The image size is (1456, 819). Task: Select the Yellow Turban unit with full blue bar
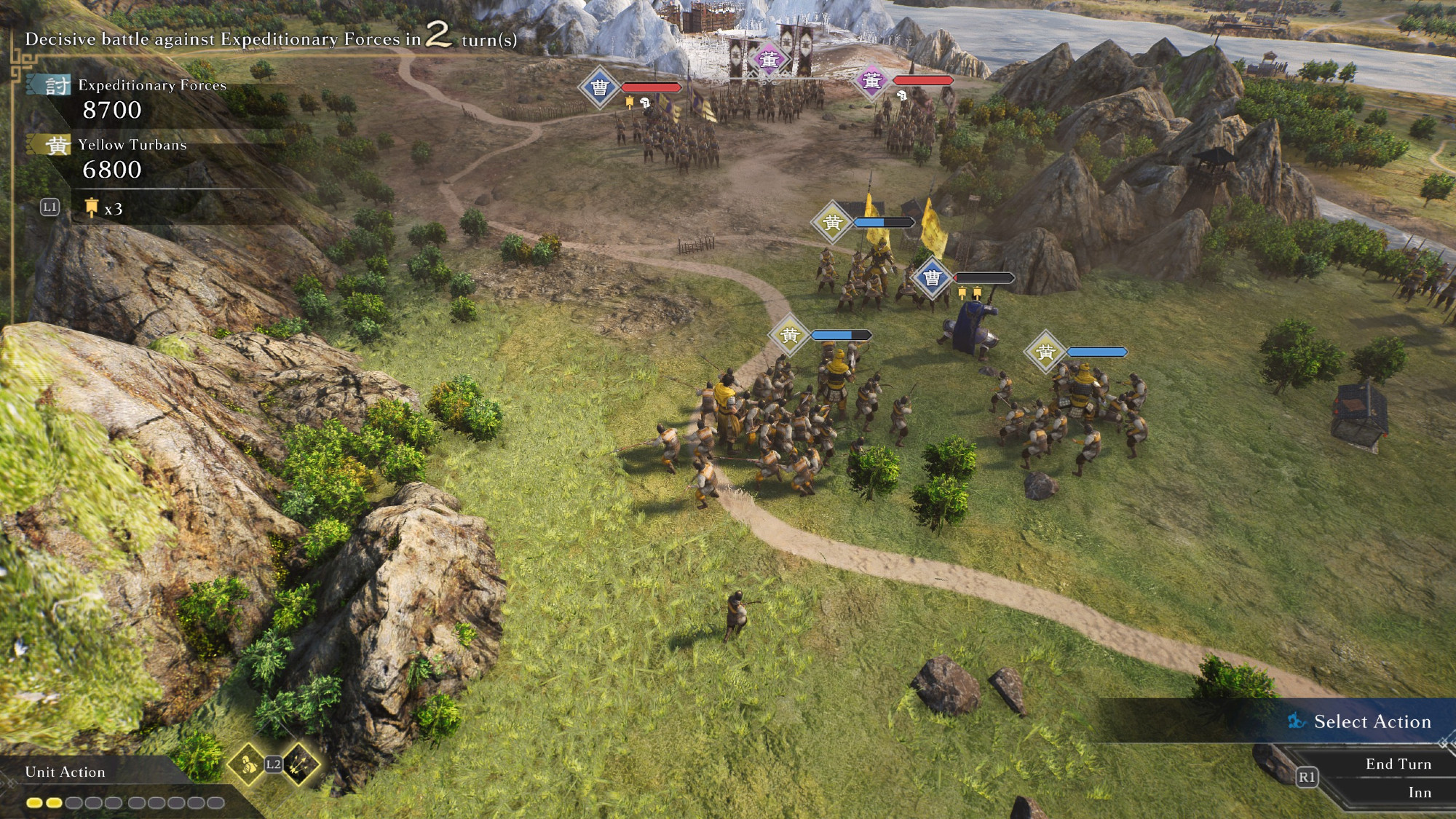tap(1045, 352)
